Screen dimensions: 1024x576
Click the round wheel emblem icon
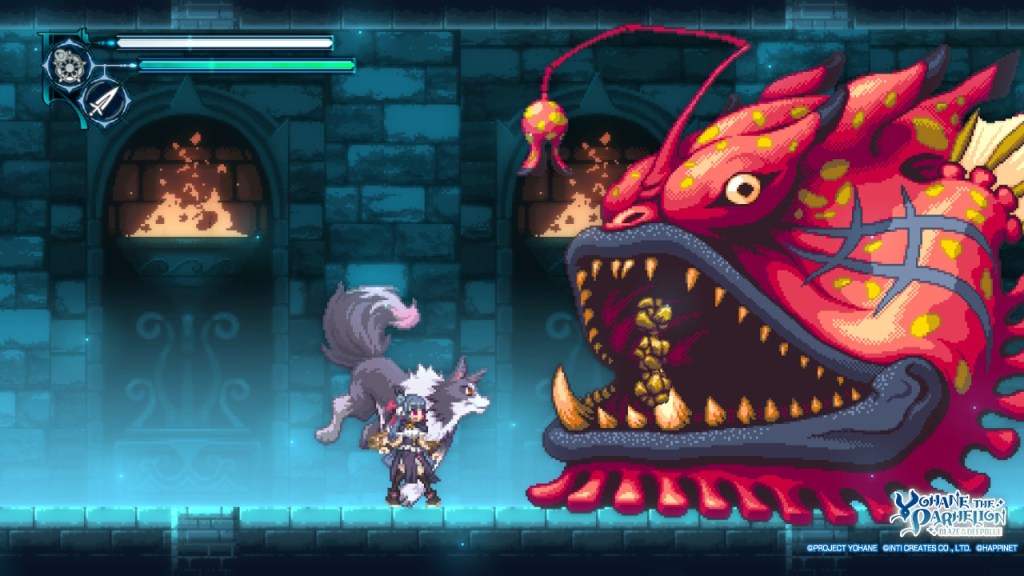[x=70, y=65]
